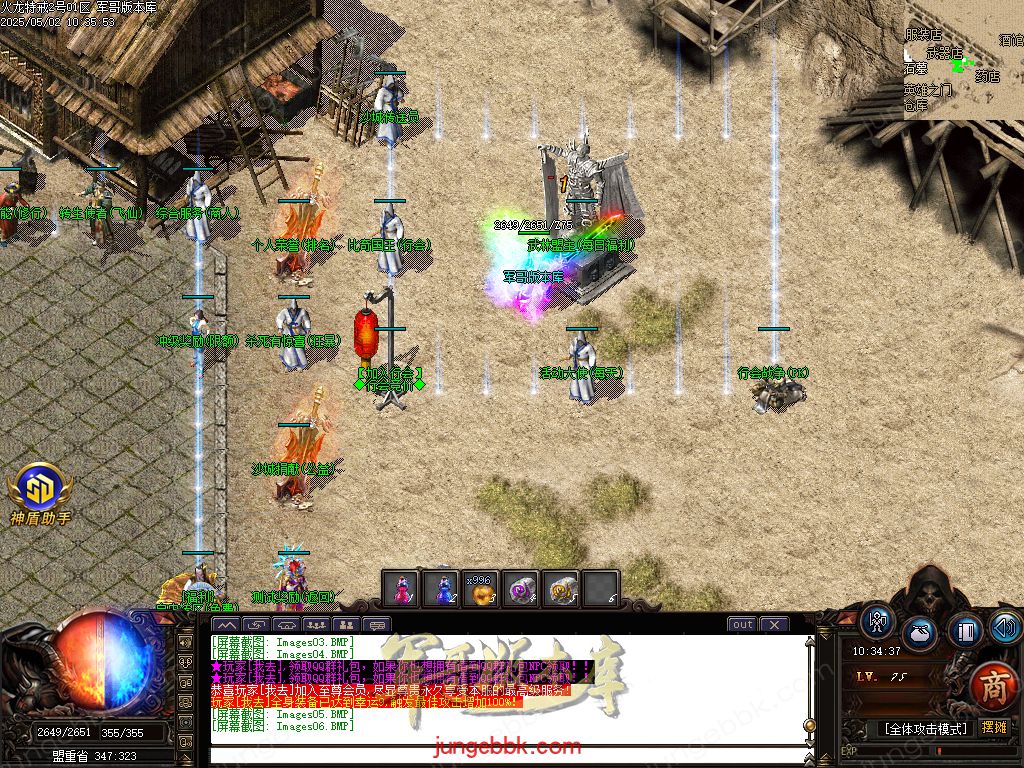The width and height of the screenshot is (1024, 768).
Task: Open the bag inventory icon
Action: [920, 633]
